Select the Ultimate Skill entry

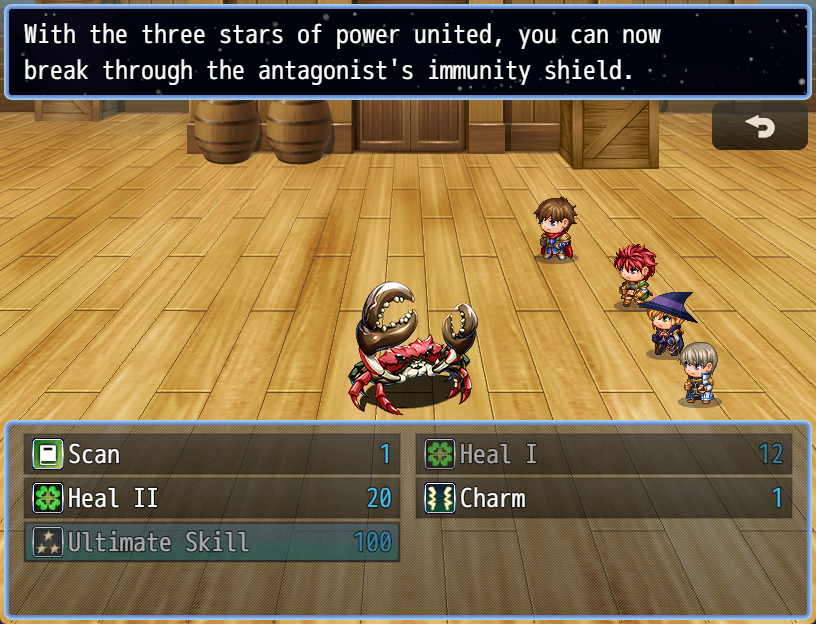coord(211,542)
